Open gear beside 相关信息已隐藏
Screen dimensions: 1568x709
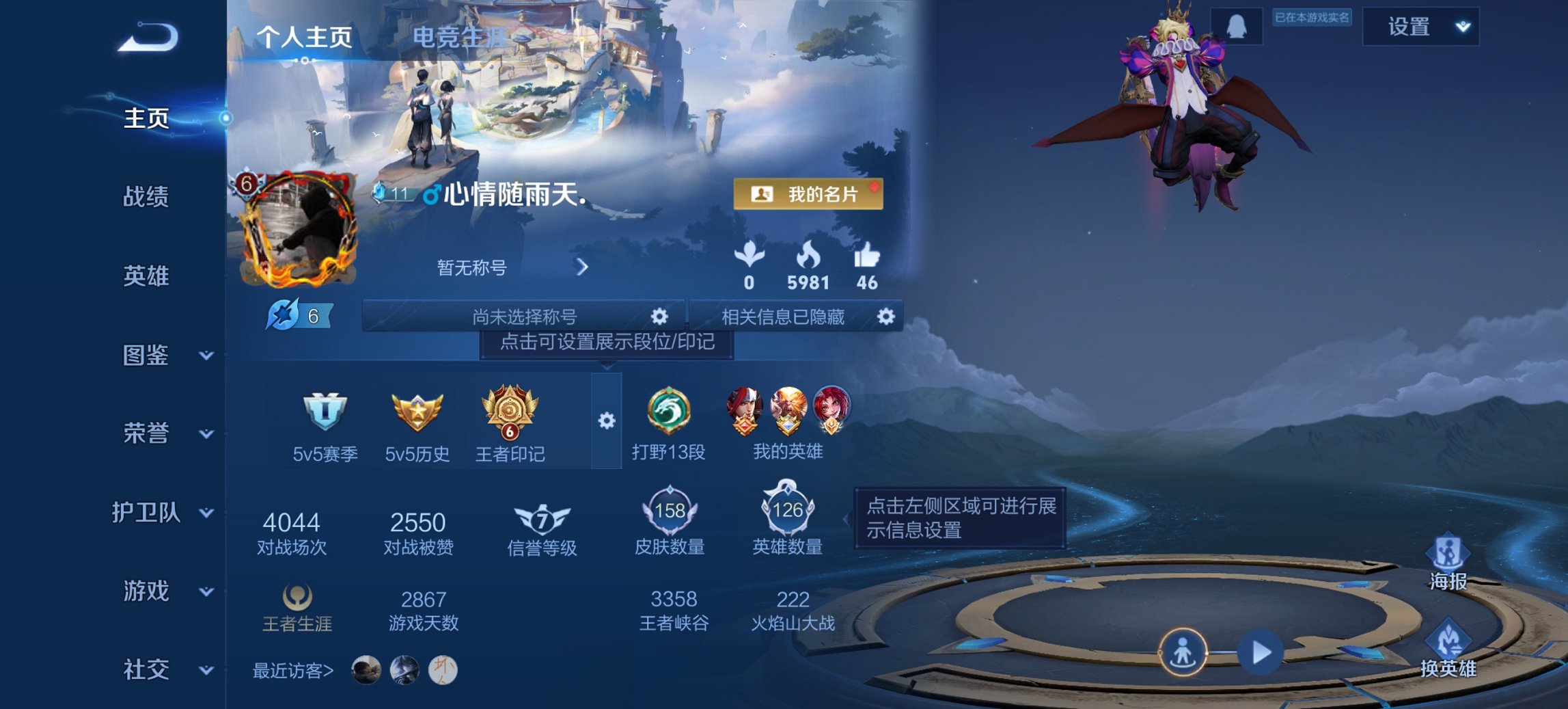[886, 317]
